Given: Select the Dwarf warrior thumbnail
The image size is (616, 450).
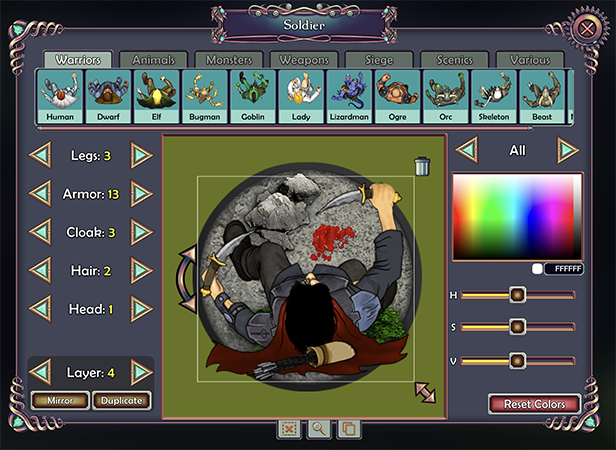Looking at the screenshot, I should [x=108, y=98].
